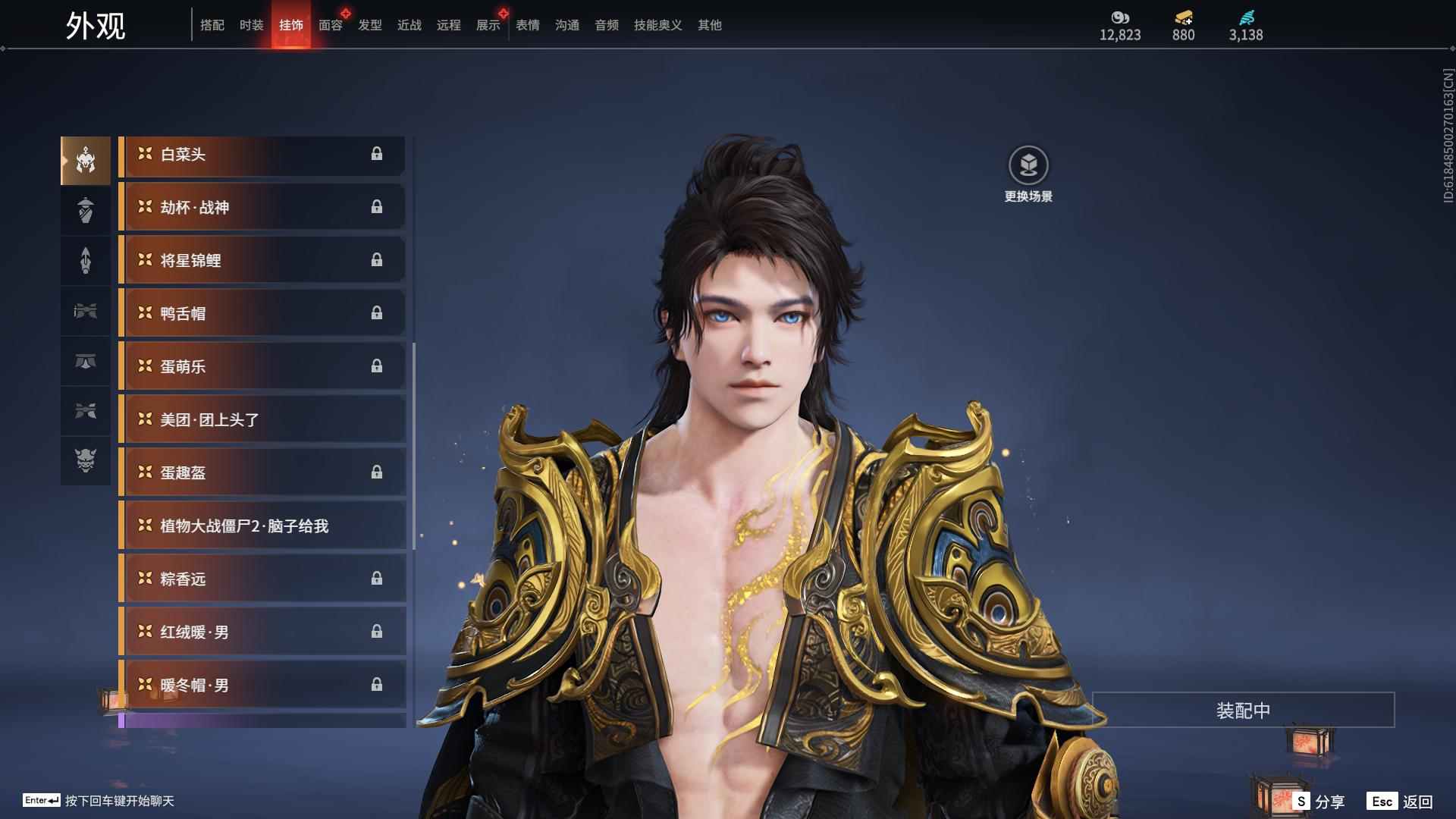
Task: Select the 红绒暖·男 accessory row
Action: click(x=262, y=632)
